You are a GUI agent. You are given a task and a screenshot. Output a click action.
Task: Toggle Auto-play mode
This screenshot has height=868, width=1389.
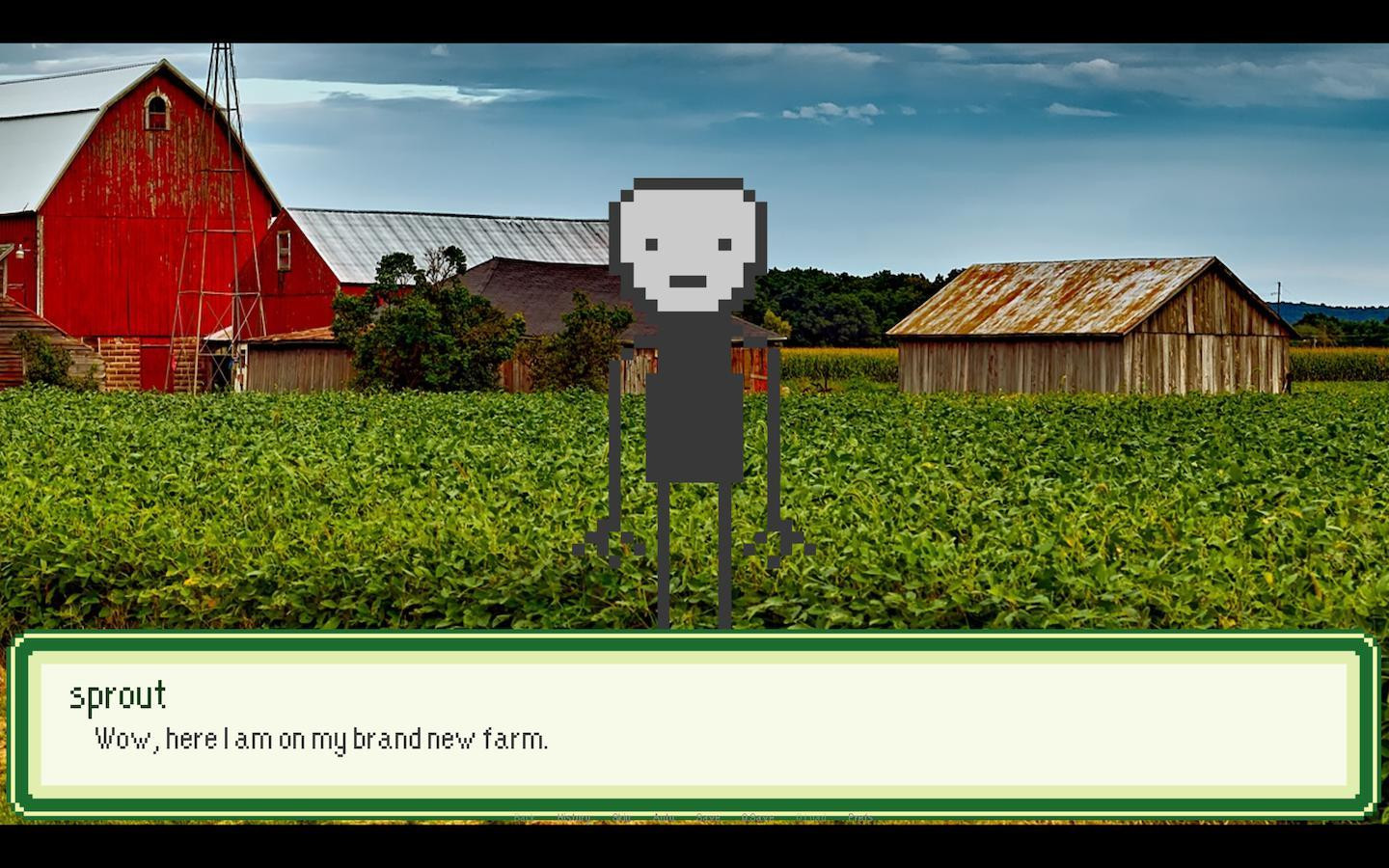(x=665, y=816)
